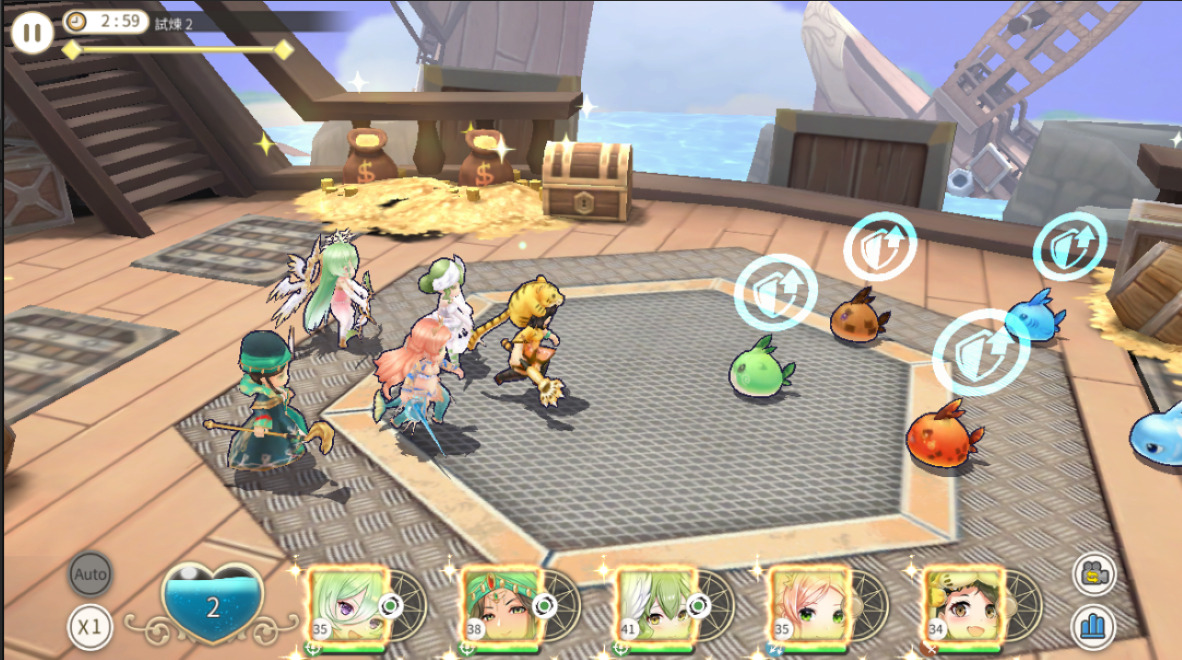Image resolution: width=1182 pixels, height=660 pixels.
Task: Select the level 35 pink-haired hero portrait
Action: [x=810, y=607]
